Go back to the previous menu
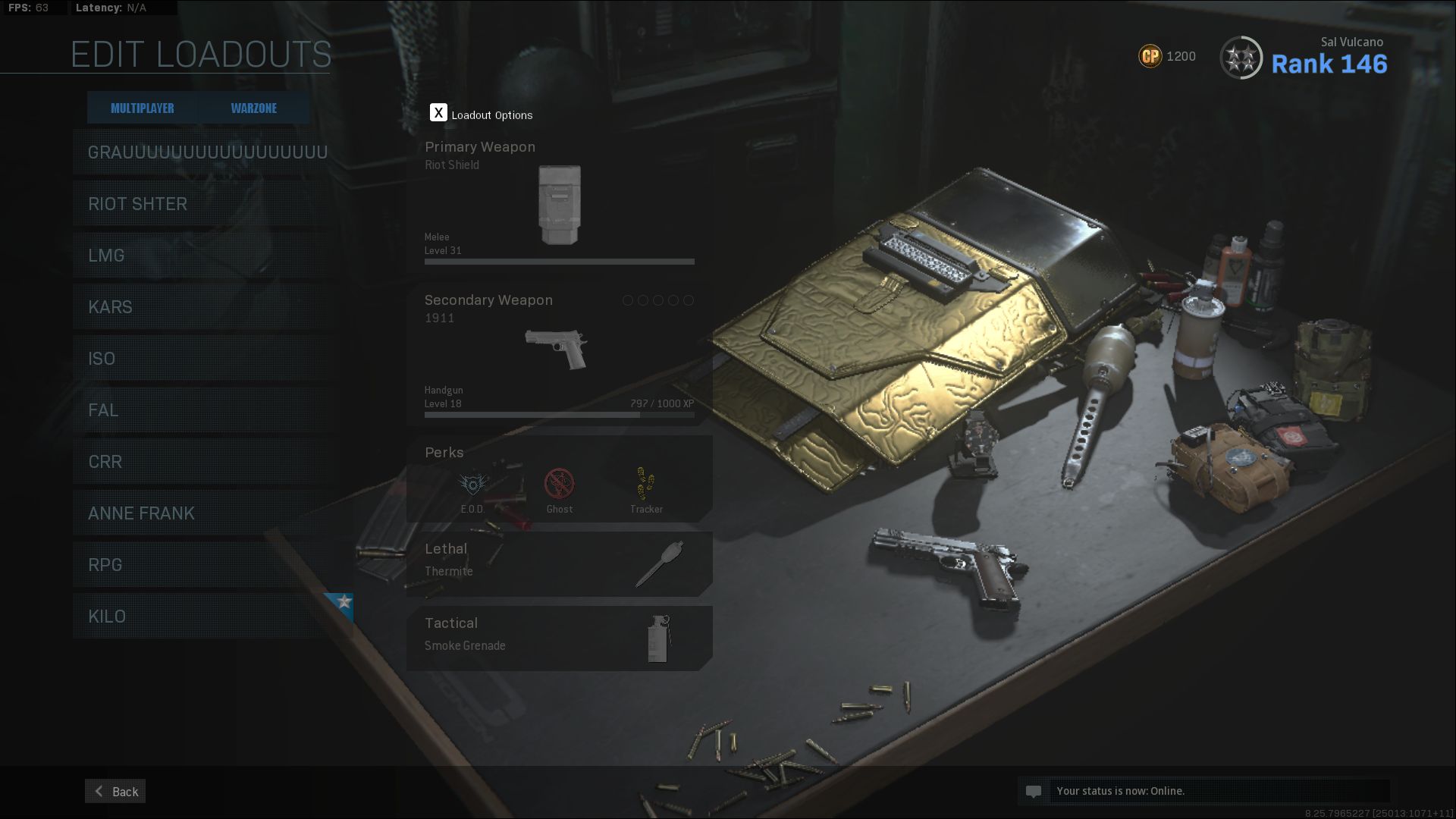This screenshot has height=819, width=1456. pyautogui.click(x=115, y=791)
